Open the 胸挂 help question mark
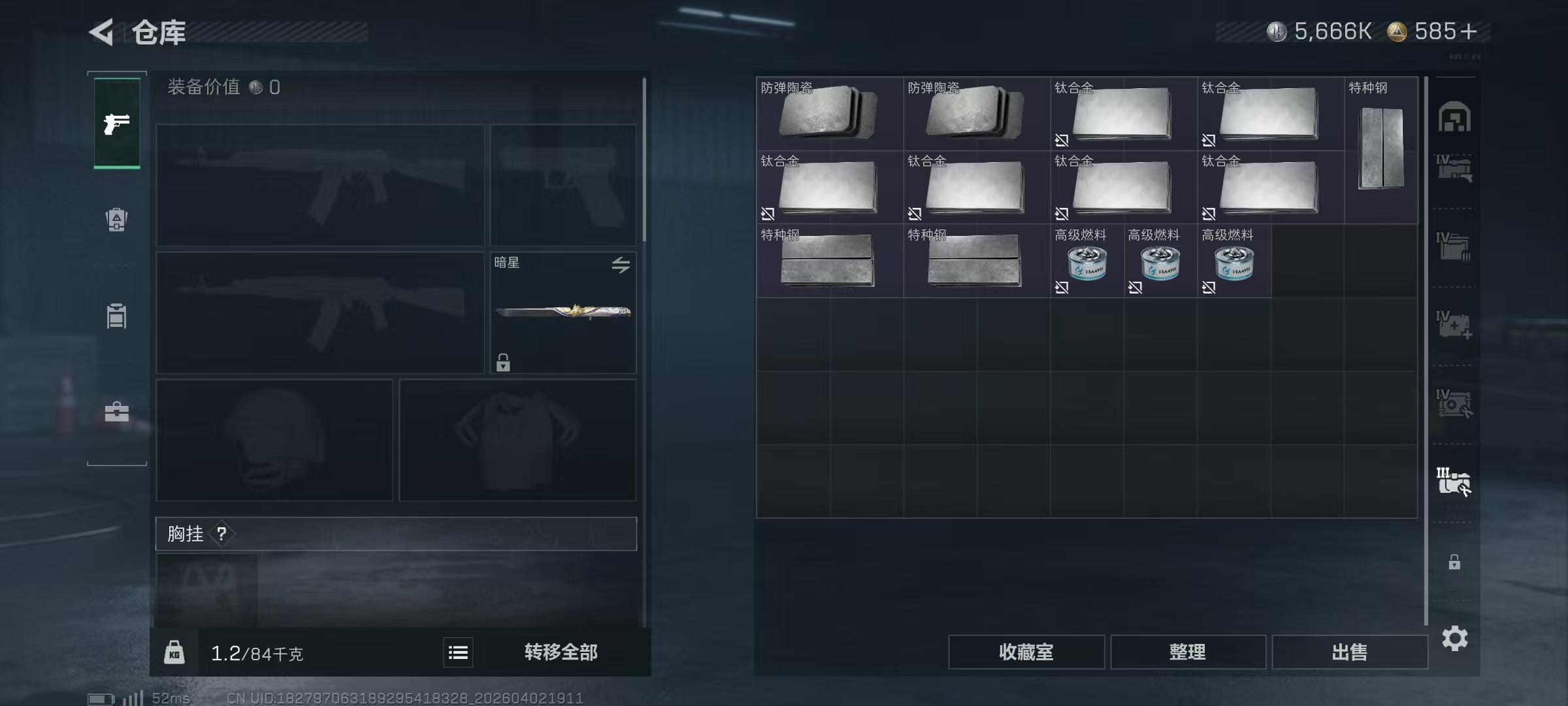The image size is (1568, 706). pos(223,533)
